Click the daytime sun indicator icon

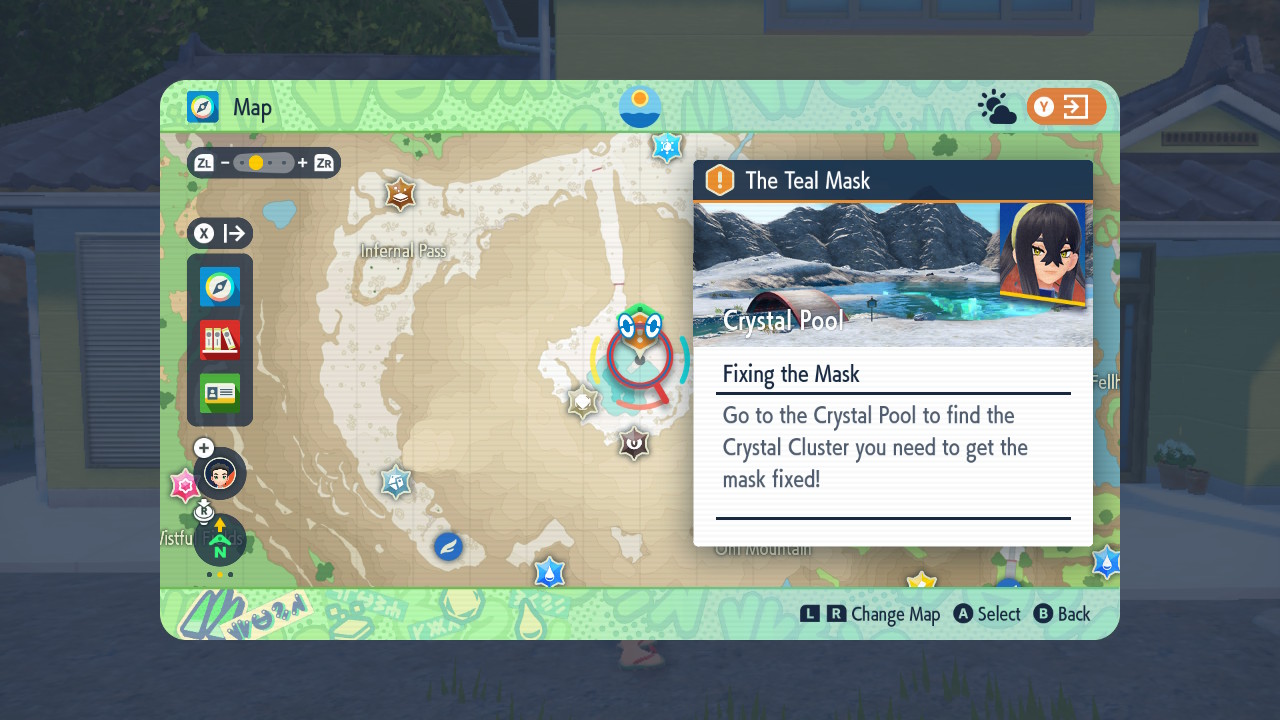click(640, 106)
